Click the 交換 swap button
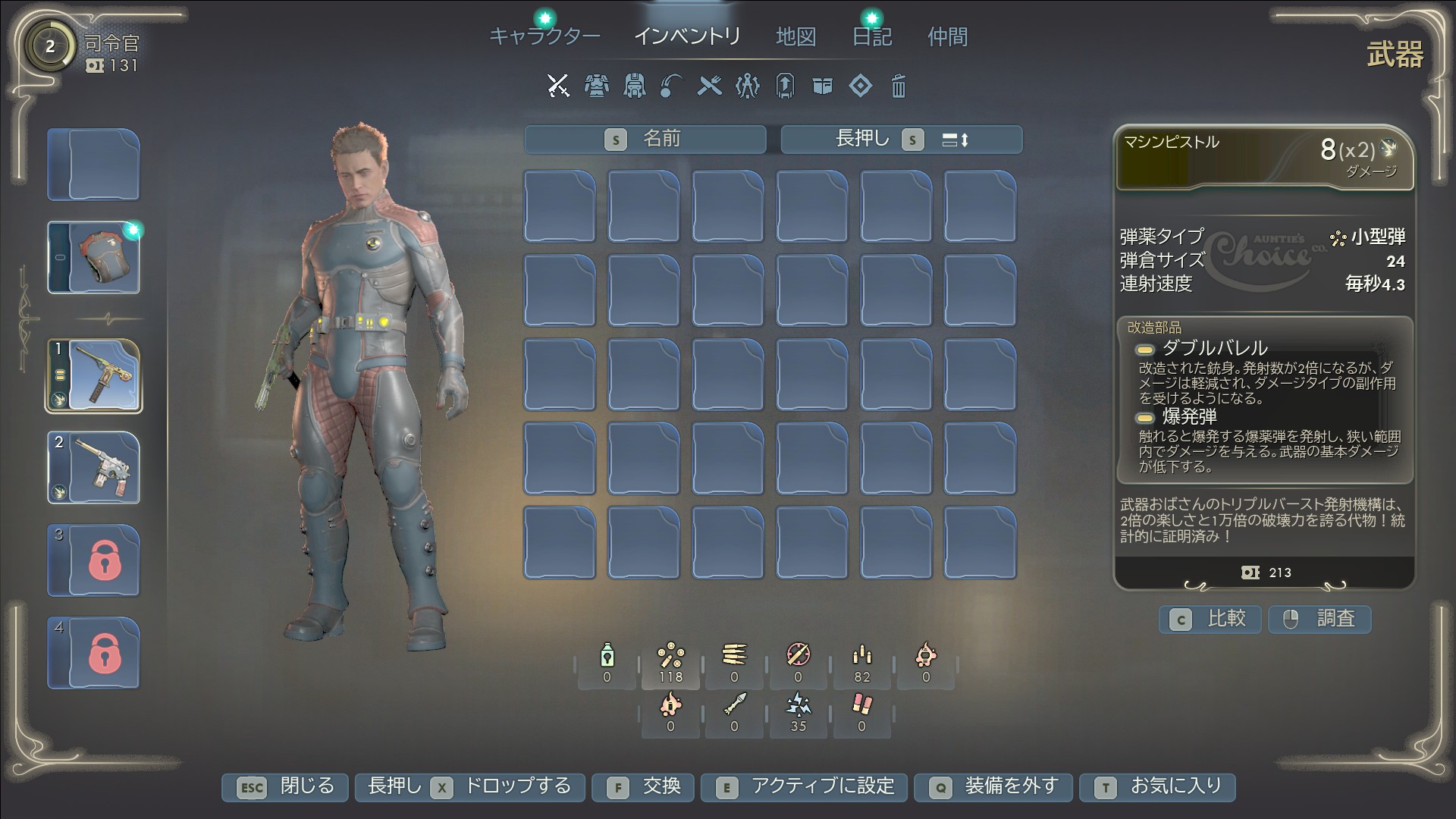 click(644, 787)
